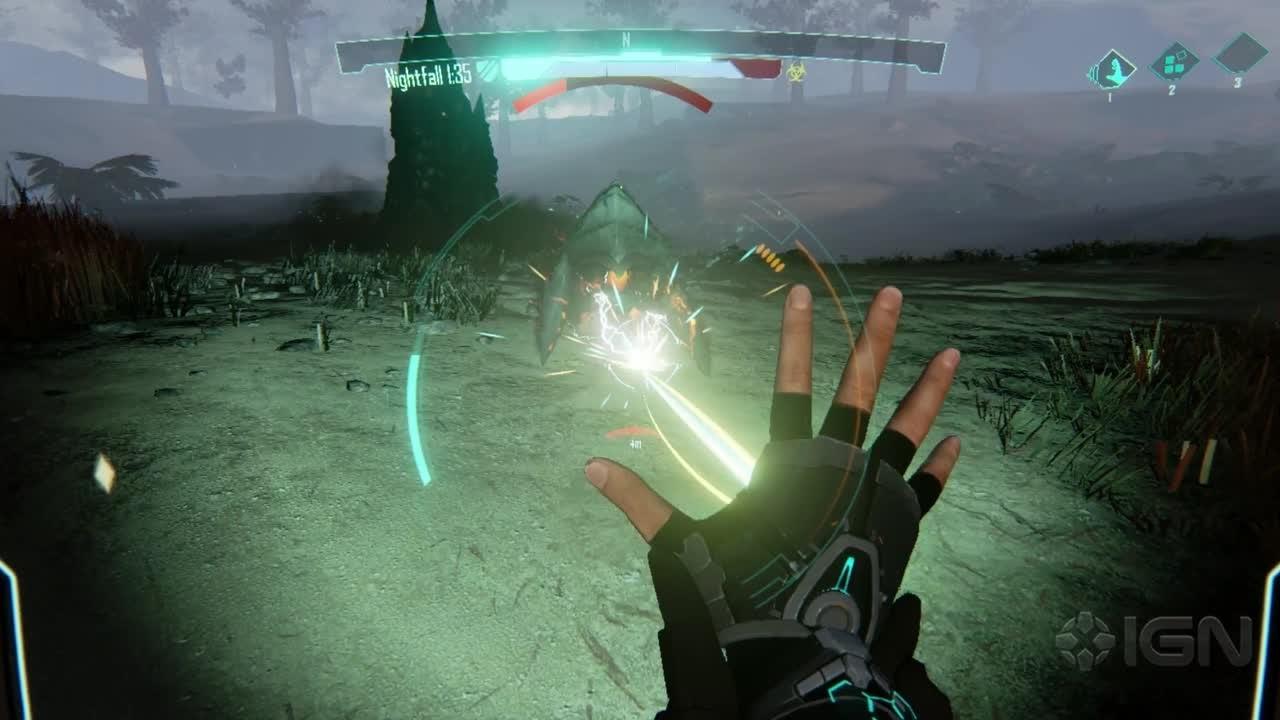Click the shield emblem beside the Nightfall timer
This screenshot has height=720, width=1280.
(487, 72)
